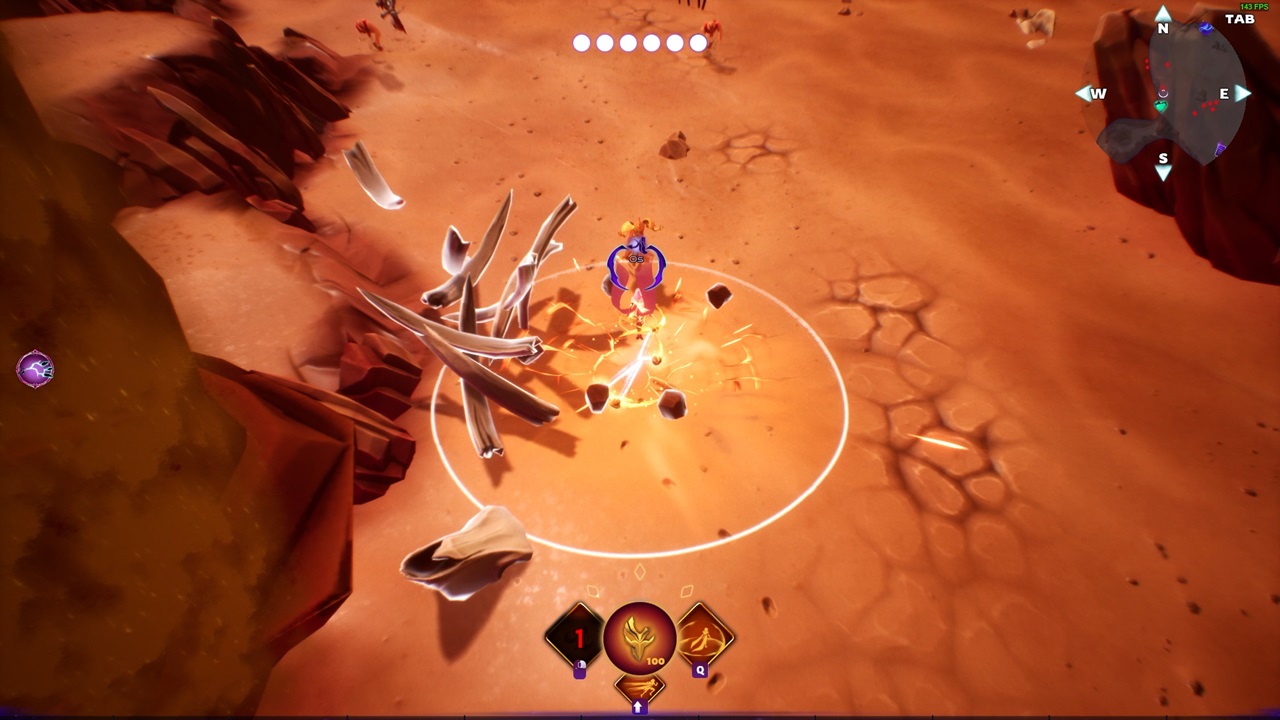1280x720 pixels.
Task: Trigger the running figure dash ability
Action: pyautogui.click(x=639, y=688)
